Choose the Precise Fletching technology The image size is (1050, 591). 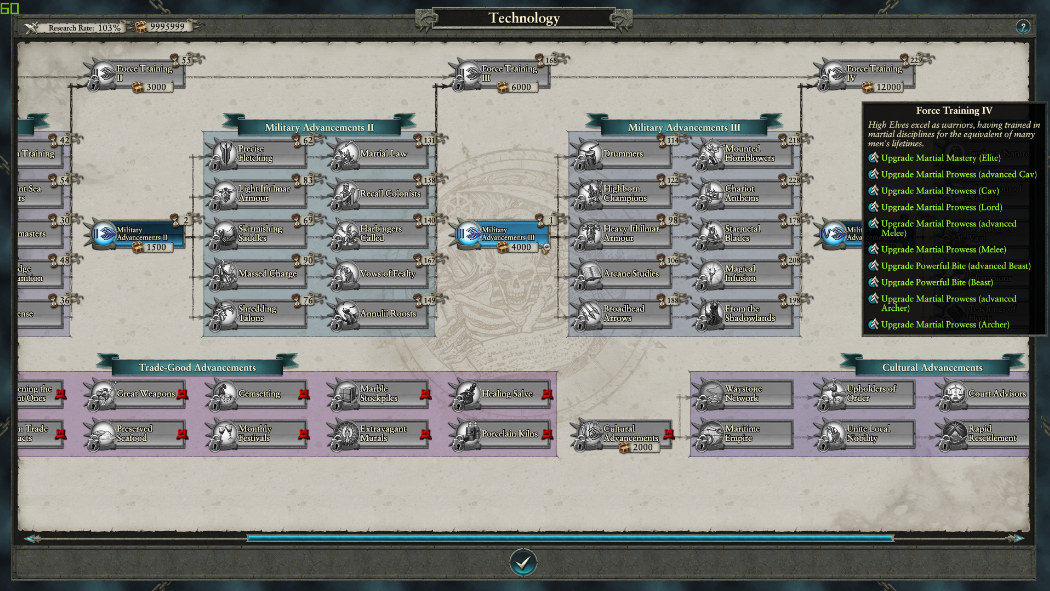click(258, 154)
